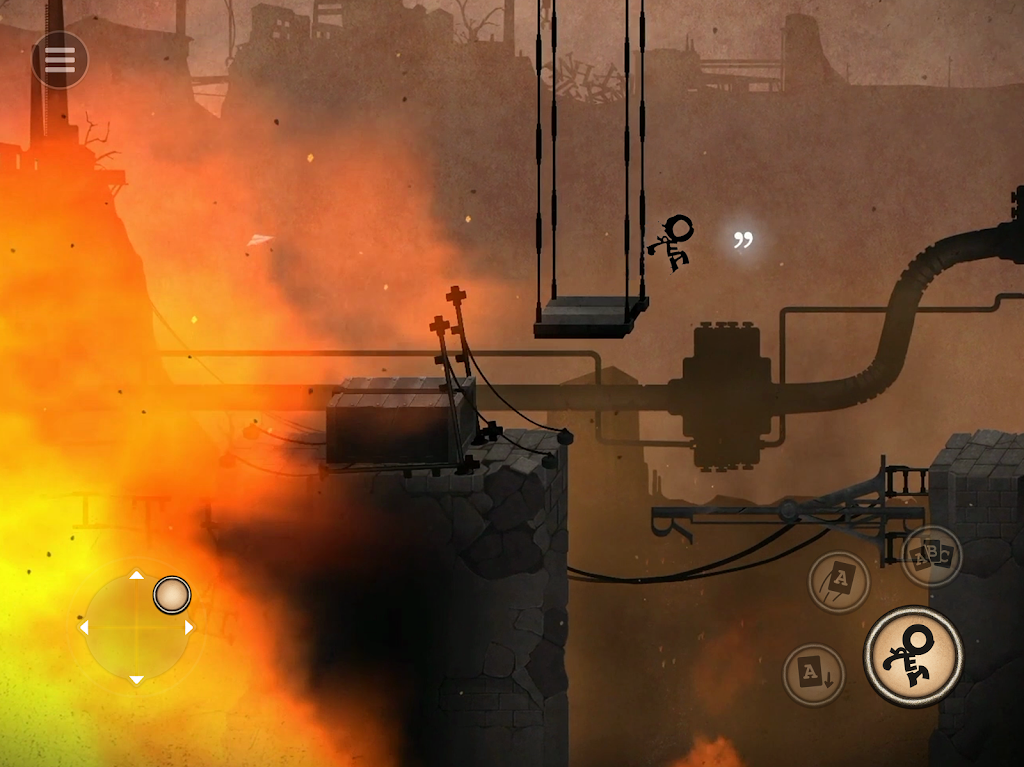1024x767 pixels.
Task: Tap the joystick's left arrow
Action: pyautogui.click(x=84, y=628)
